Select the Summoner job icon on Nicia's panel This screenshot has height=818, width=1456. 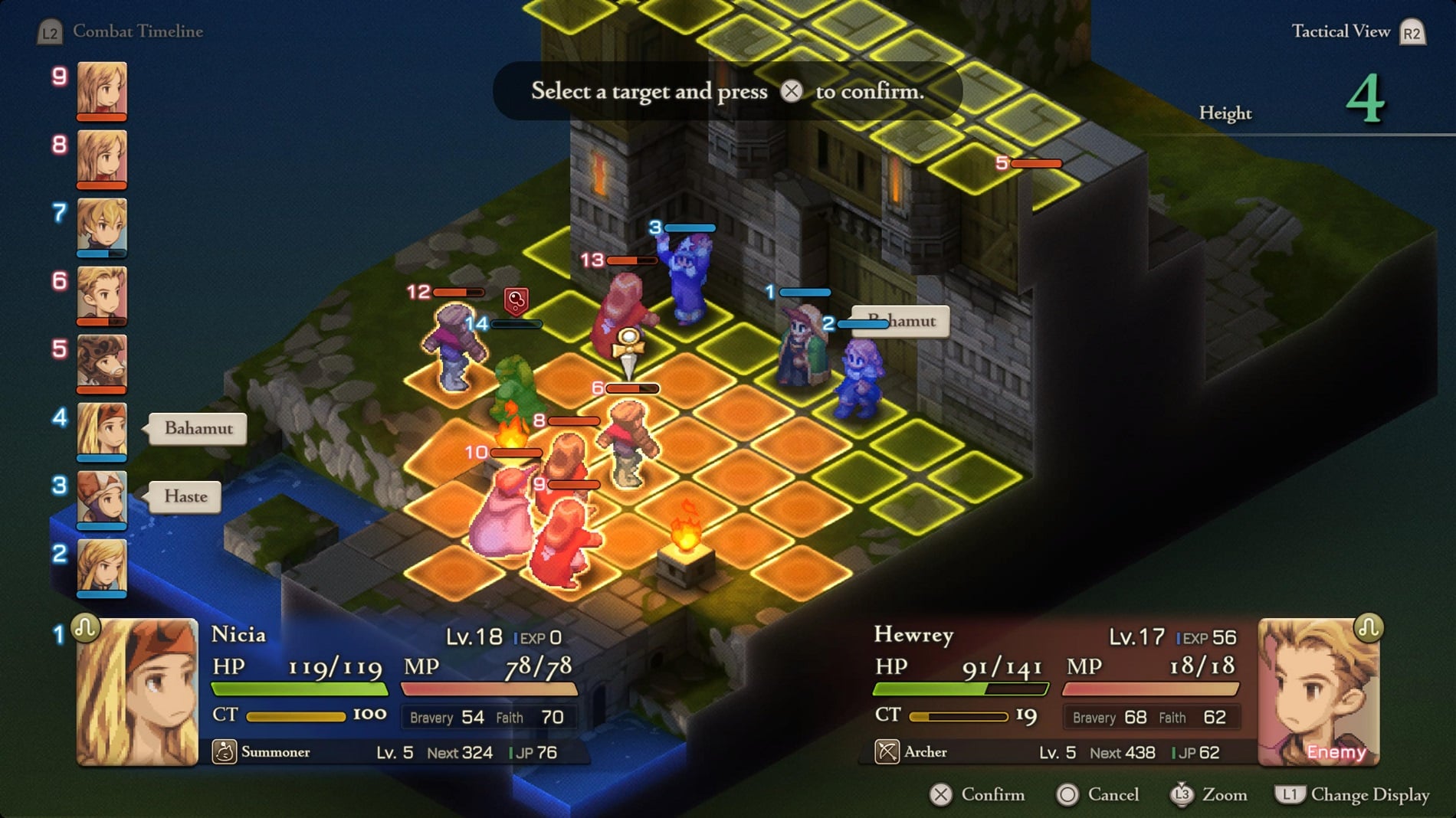(x=223, y=752)
